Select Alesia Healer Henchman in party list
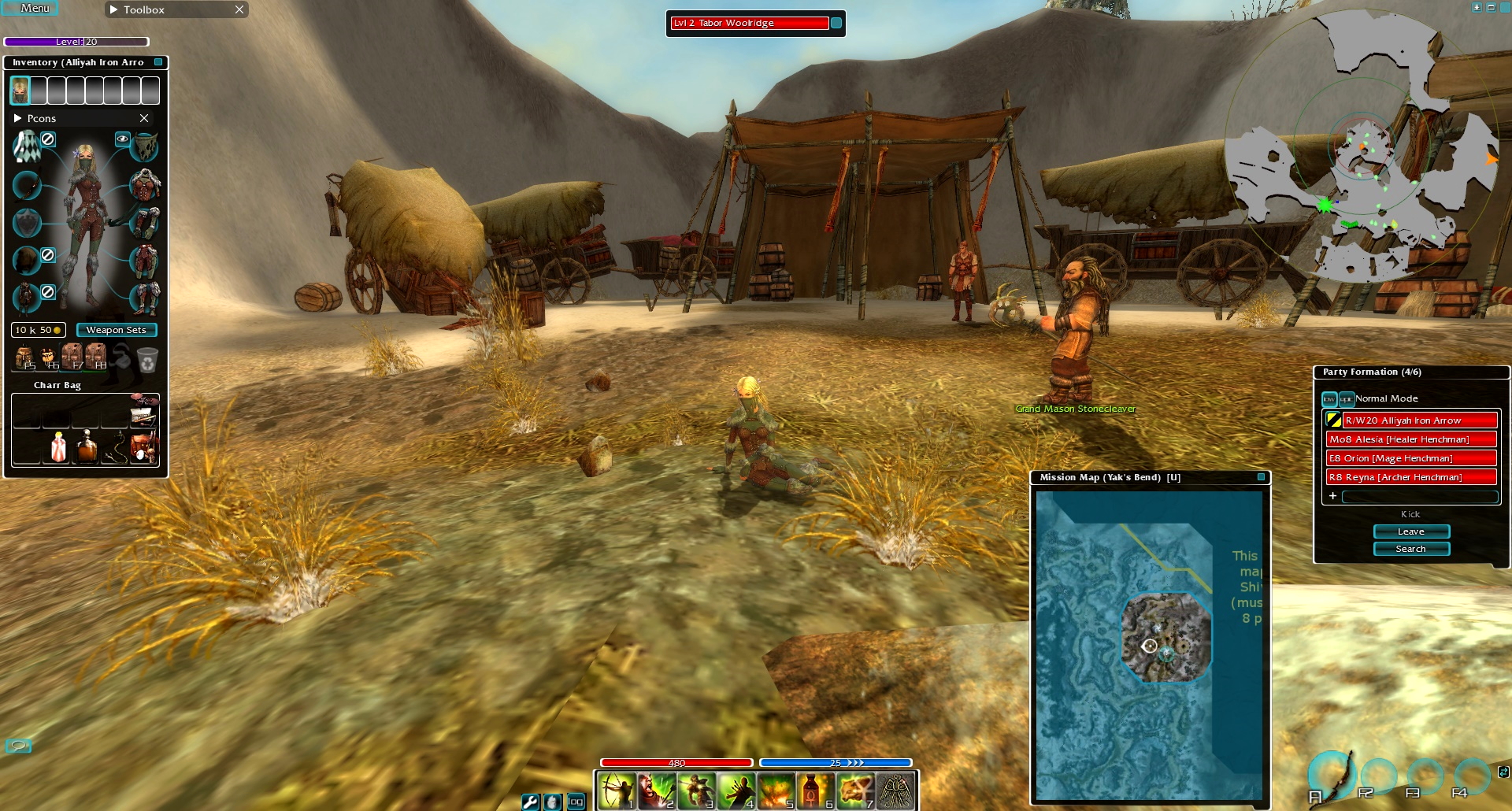 [x=1410, y=439]
